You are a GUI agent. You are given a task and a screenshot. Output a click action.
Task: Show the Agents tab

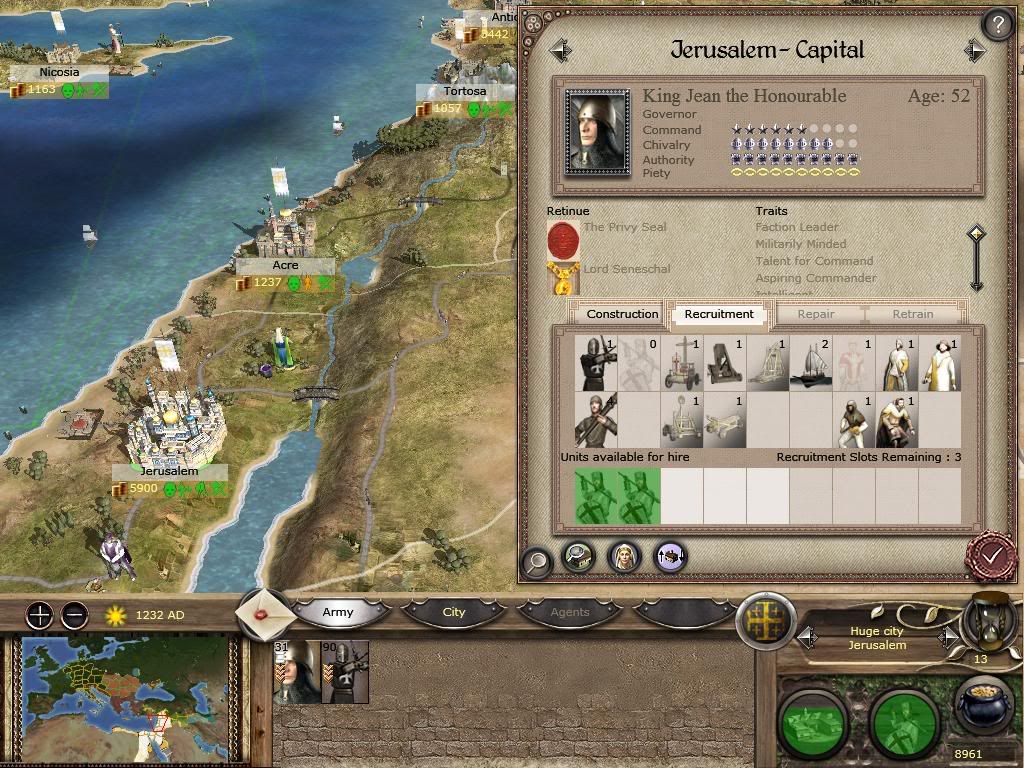coord(570,612)
